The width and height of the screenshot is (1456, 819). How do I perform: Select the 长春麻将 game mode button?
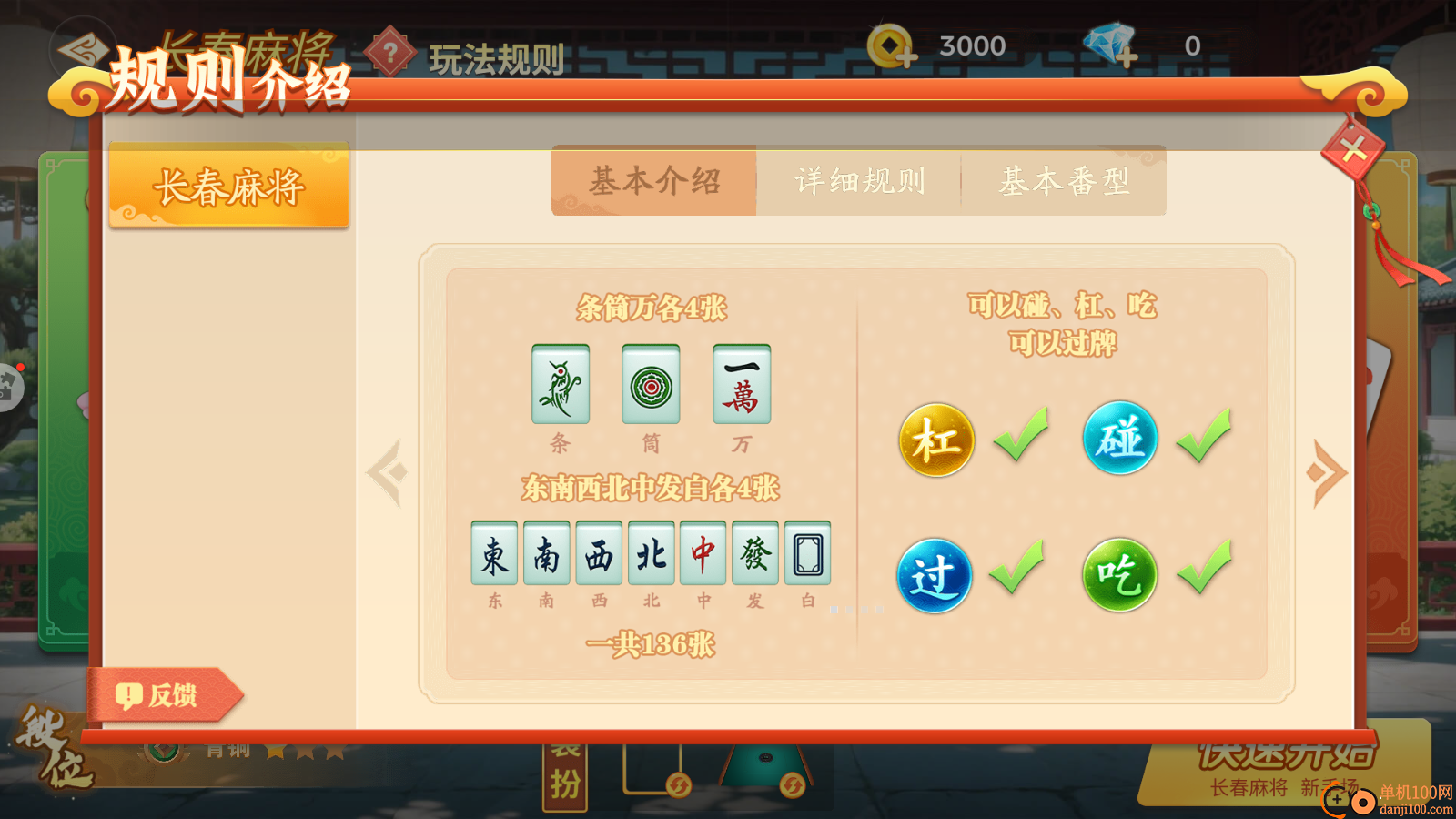[229, 185]
